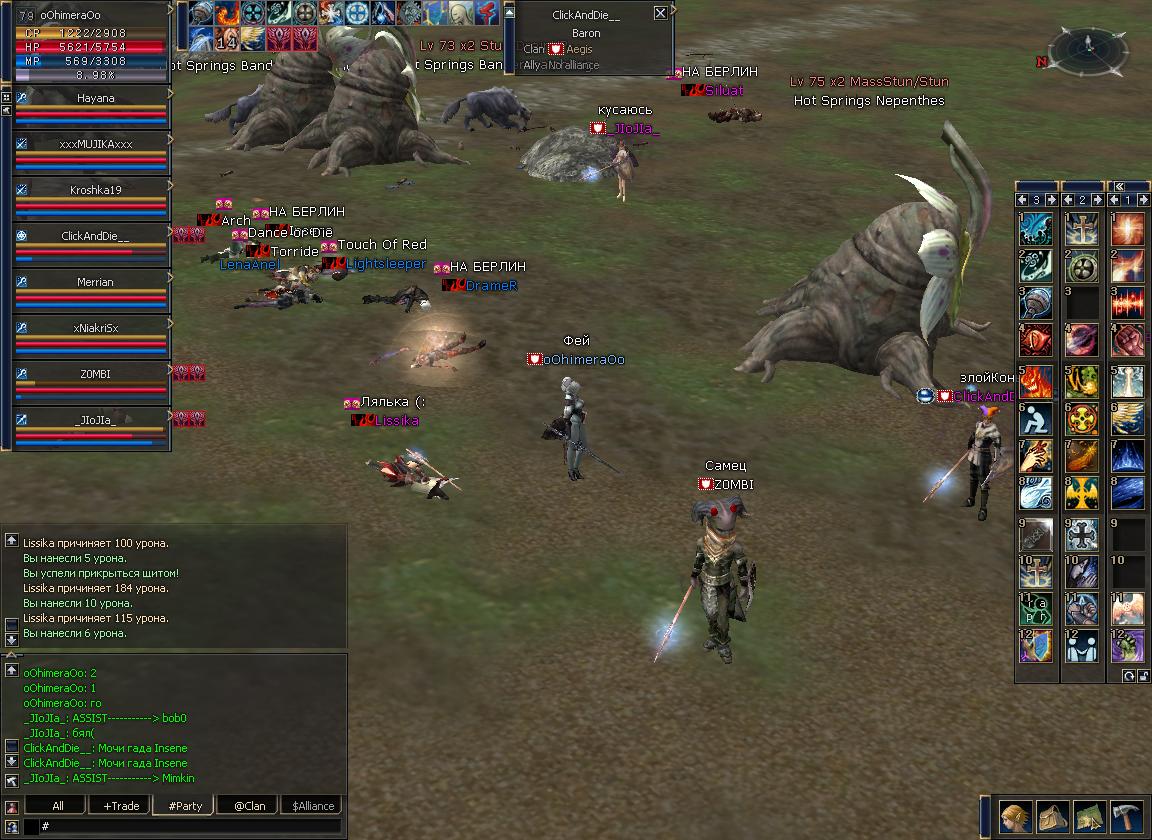
Task: Open the $Alliance chat tab
Action: pyautogui.click(x=313, y=806)
